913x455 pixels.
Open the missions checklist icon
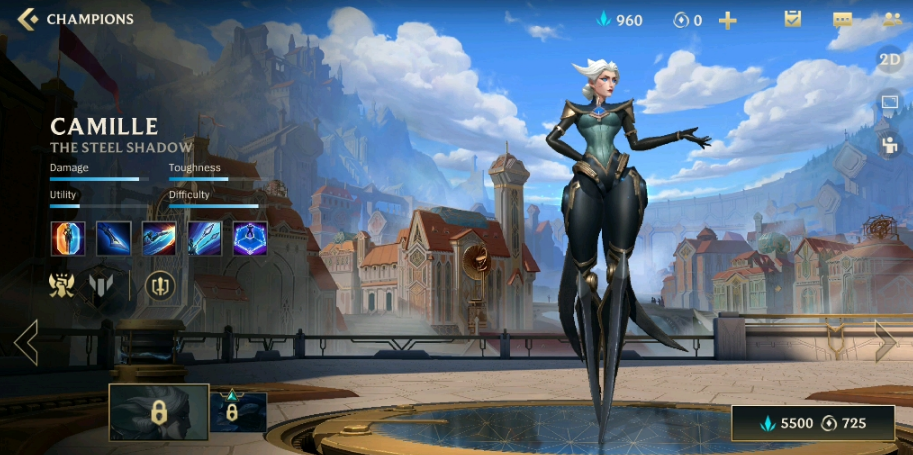[793, 19]
